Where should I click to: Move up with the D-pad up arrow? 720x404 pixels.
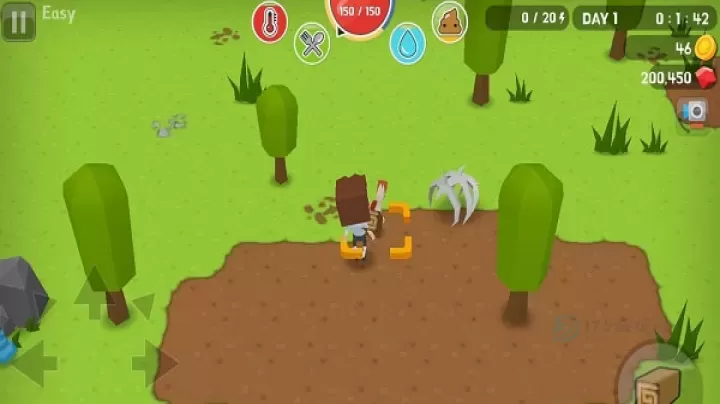(91, 294)
